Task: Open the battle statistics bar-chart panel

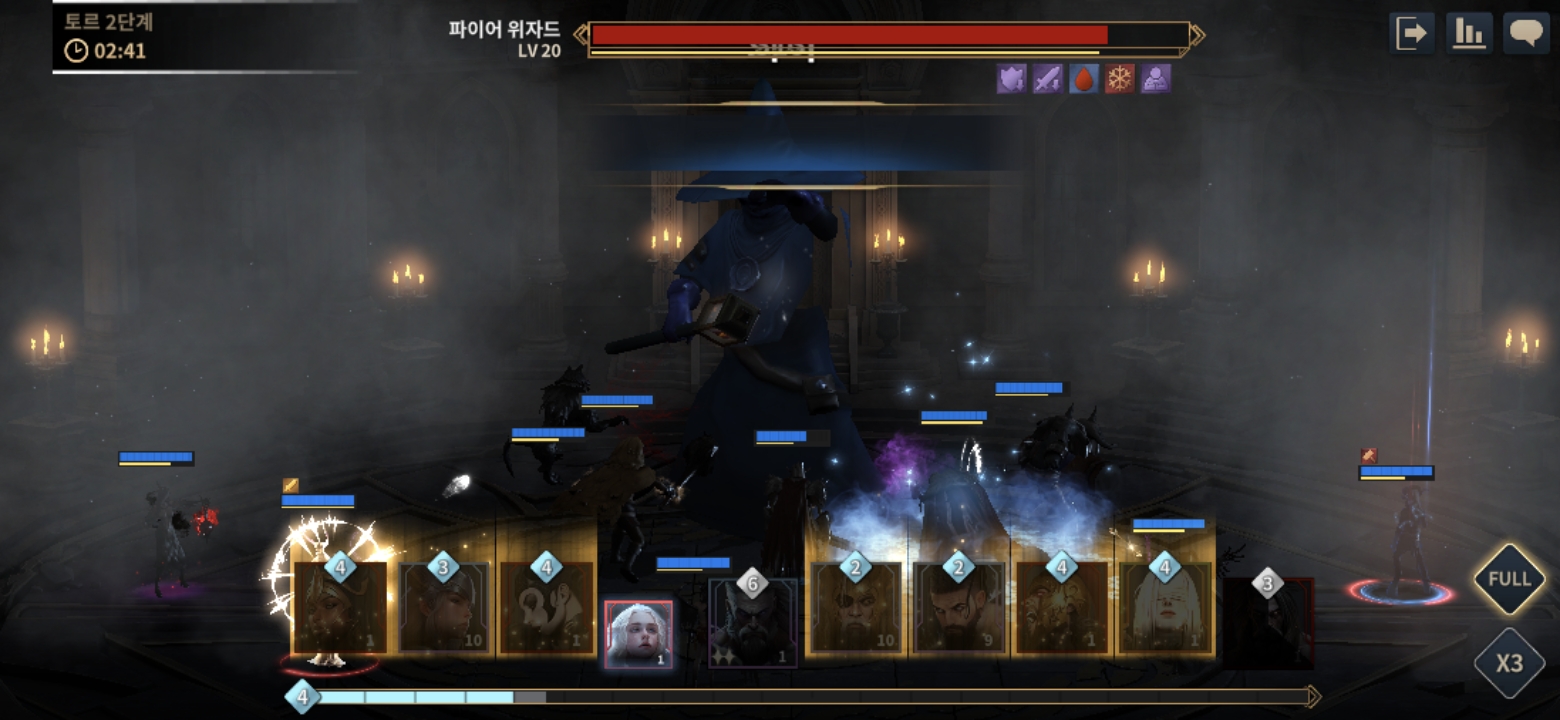Action: coord(1469,34)
